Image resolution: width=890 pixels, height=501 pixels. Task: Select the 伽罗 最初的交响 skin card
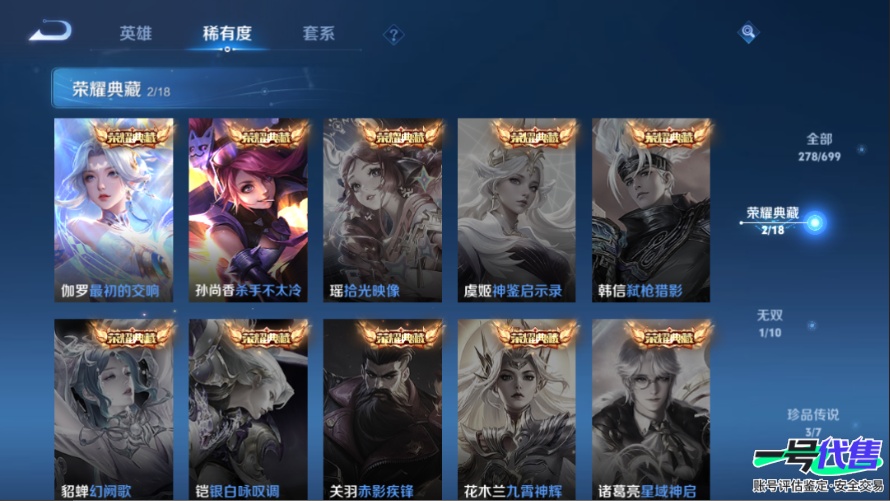tap(114, 210)
